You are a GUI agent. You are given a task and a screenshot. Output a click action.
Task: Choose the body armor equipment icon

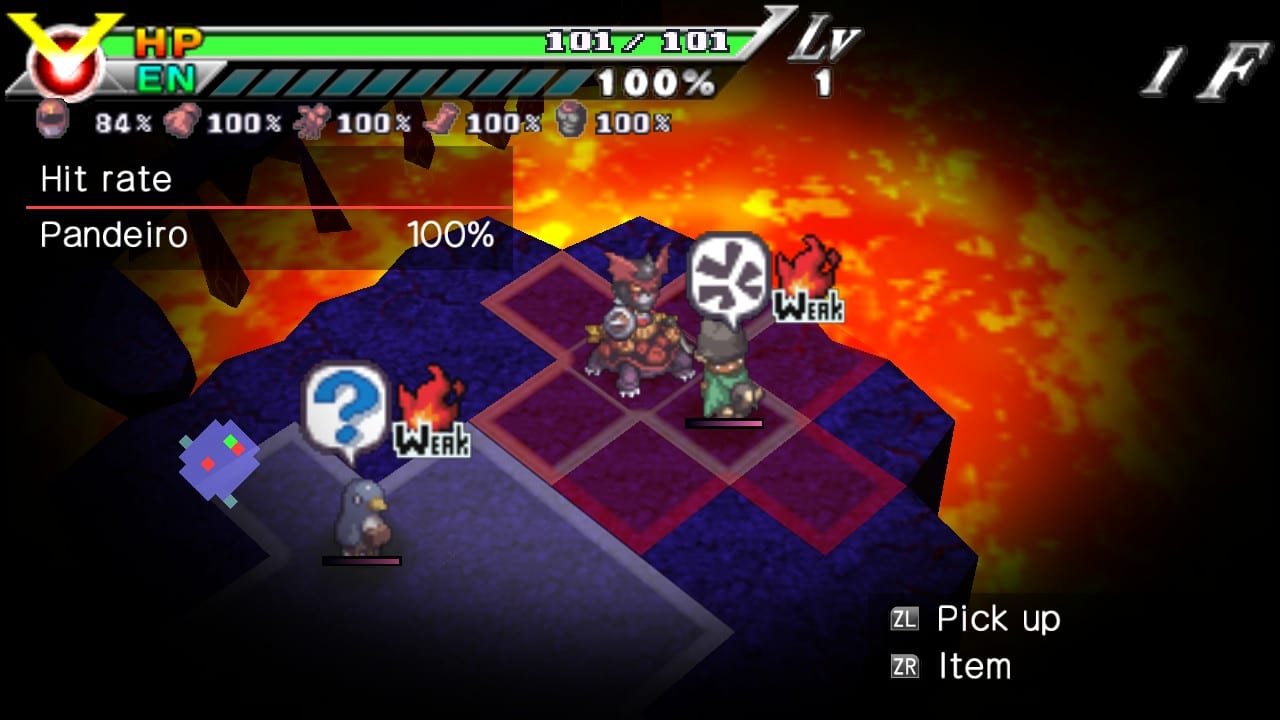pyautogui.click(x=312, y=121)
